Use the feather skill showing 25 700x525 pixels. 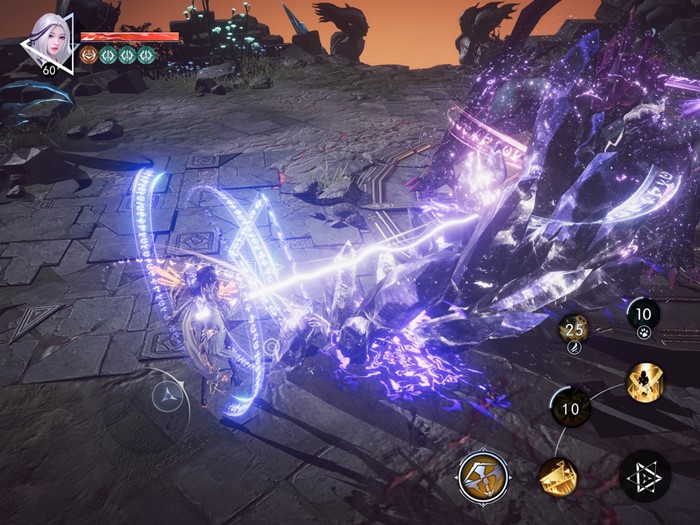[573, 333]
